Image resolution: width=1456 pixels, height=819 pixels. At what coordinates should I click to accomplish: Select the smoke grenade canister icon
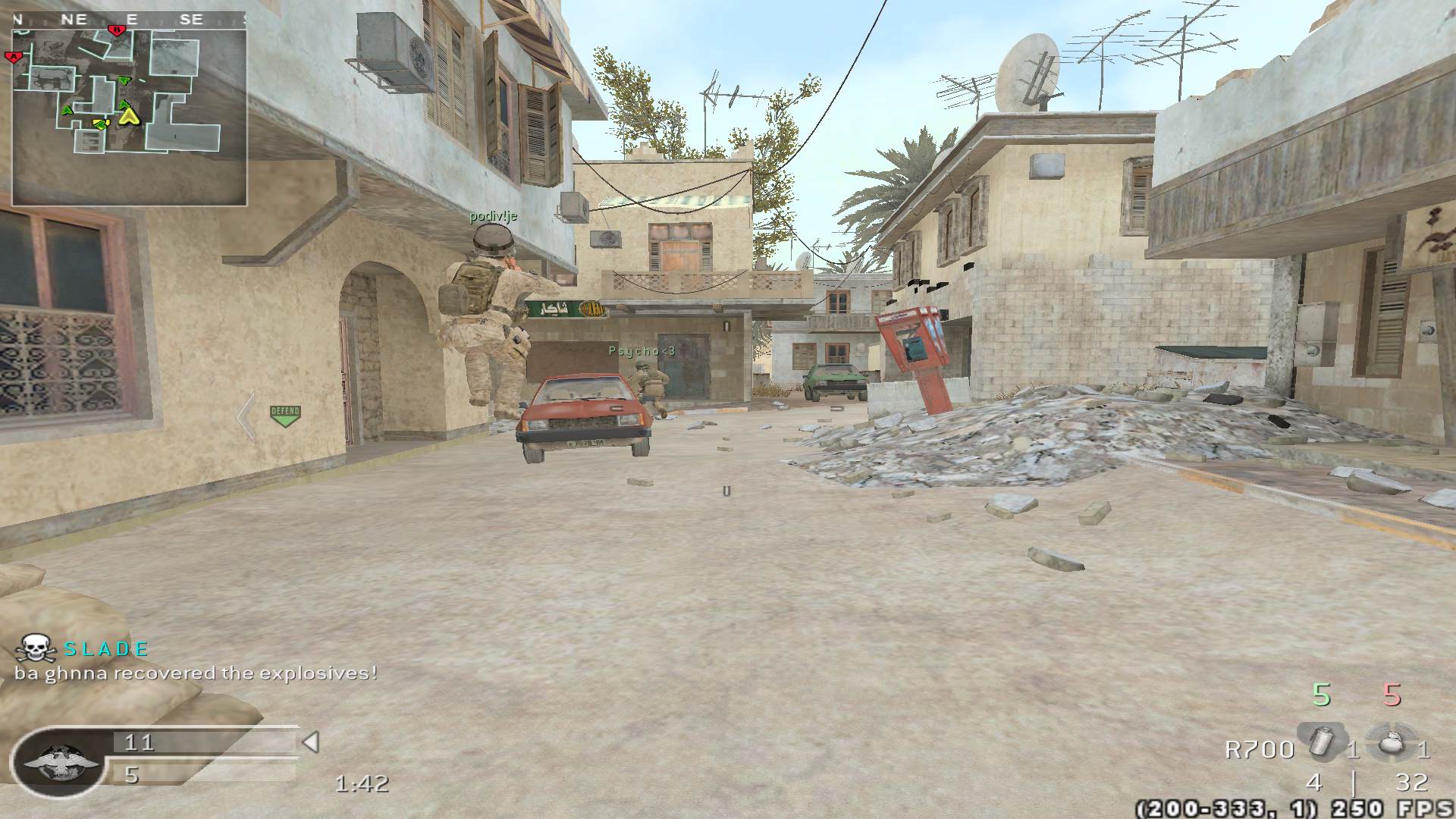(x=1321, y=742)
